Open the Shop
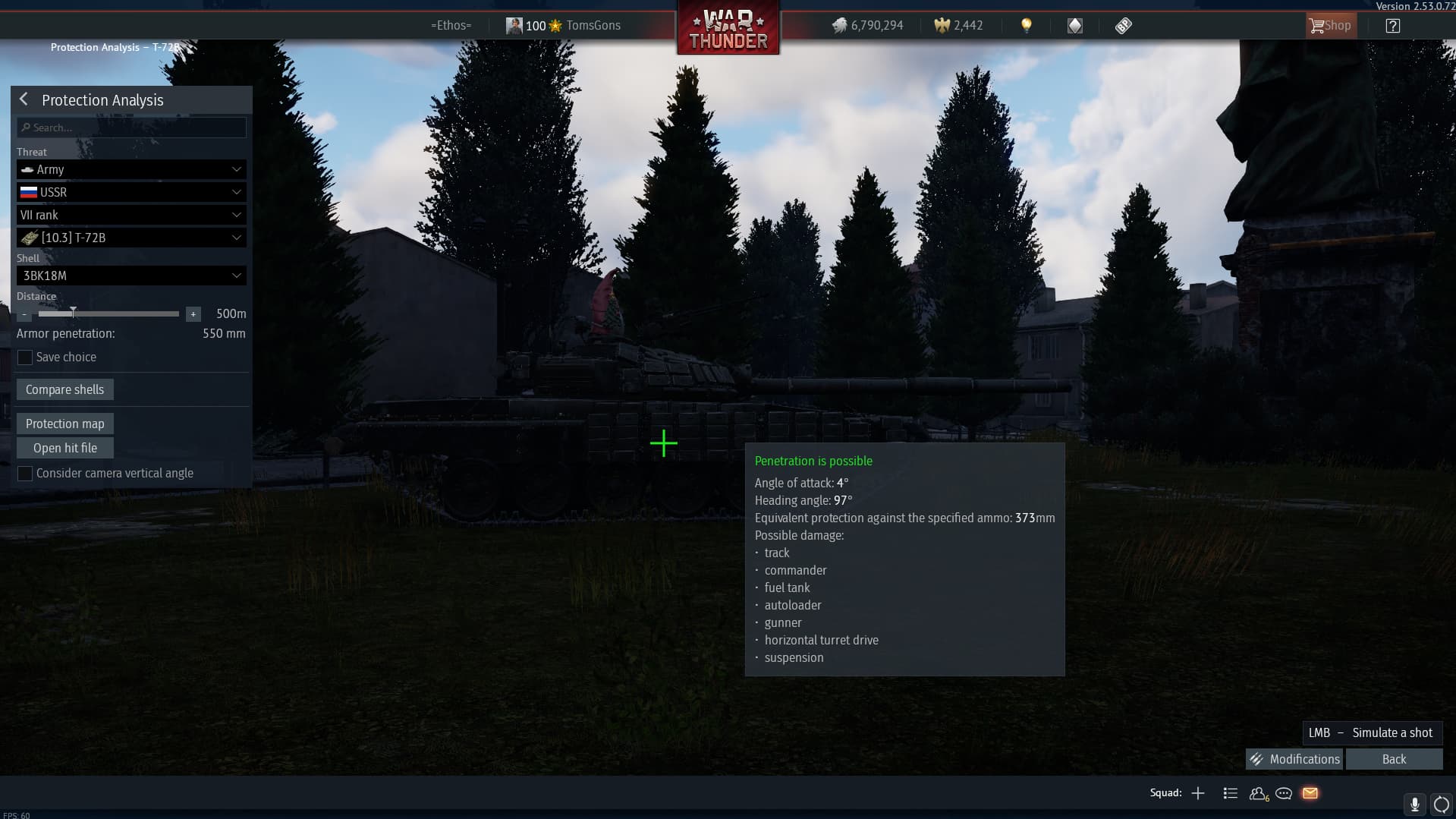1456x819 pixels. [x=1330, y=26]
